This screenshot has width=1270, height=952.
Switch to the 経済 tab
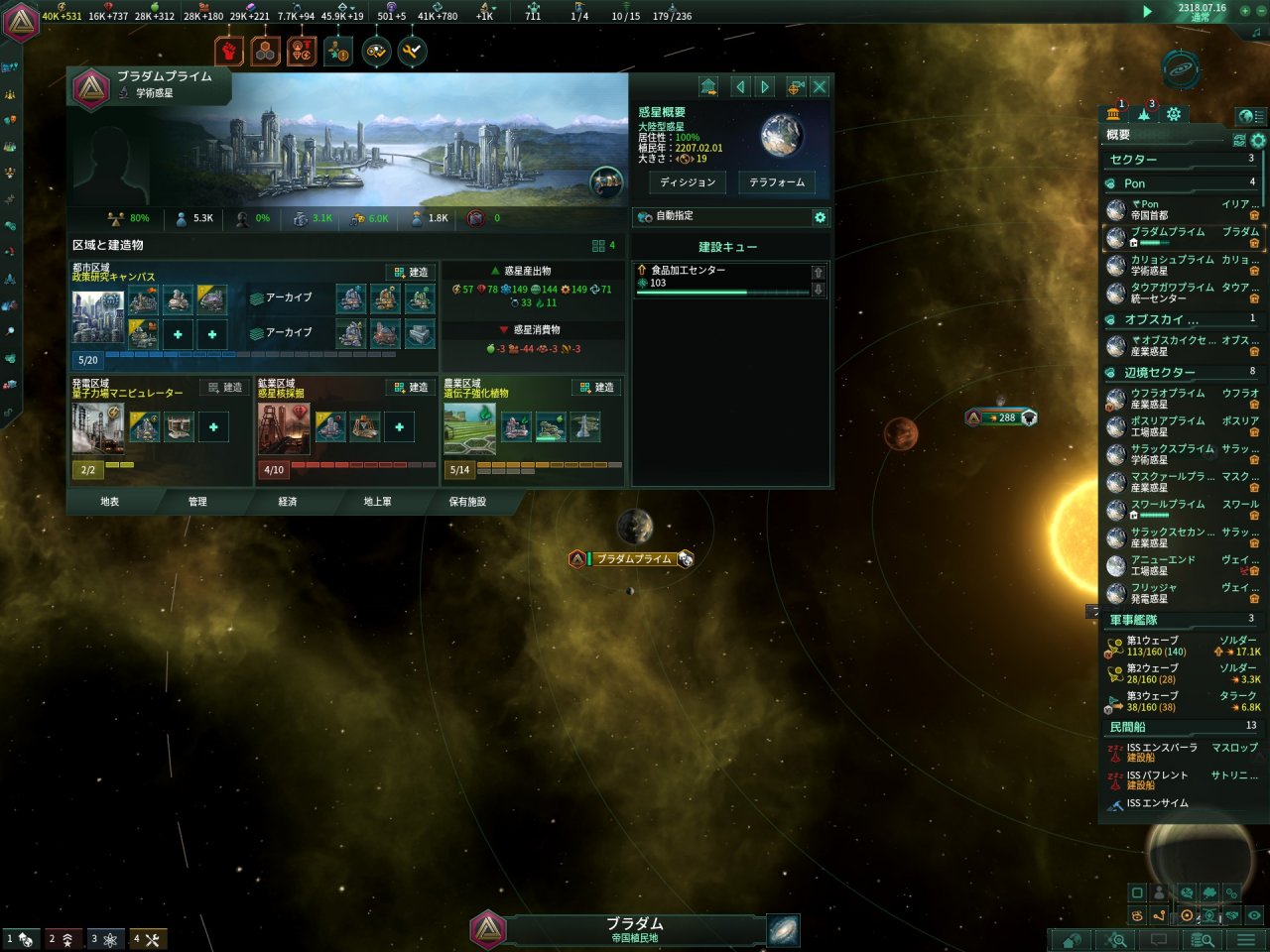(x=288, y=502)
